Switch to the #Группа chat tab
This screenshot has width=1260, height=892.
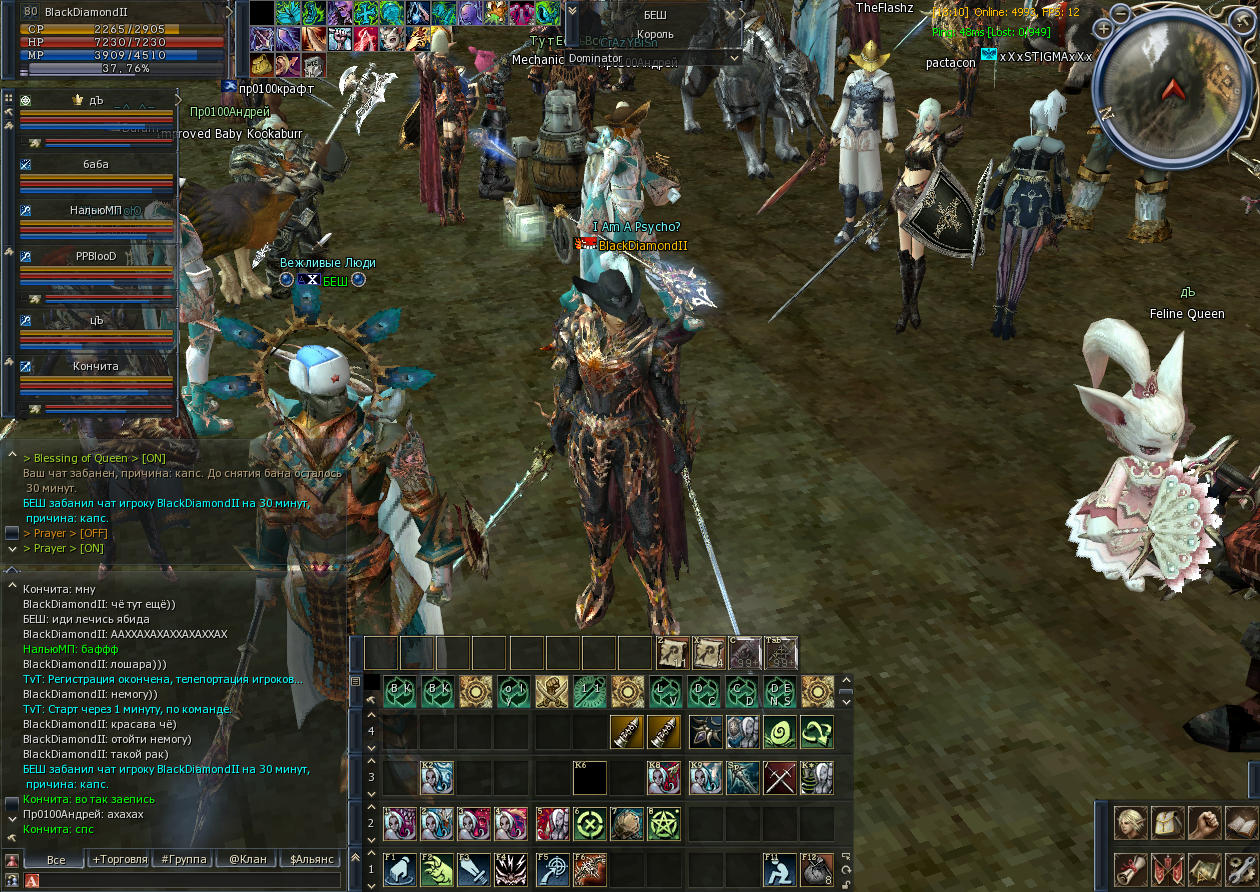pyautogui.click(x=183, y=859)
